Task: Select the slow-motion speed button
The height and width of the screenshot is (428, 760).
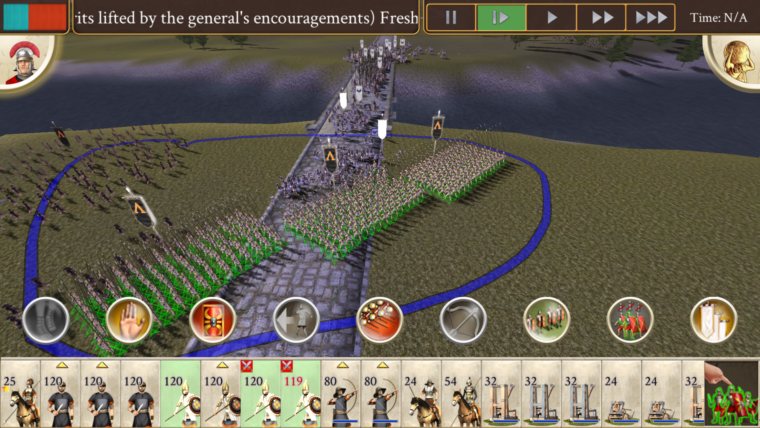Action: (501, 17)
